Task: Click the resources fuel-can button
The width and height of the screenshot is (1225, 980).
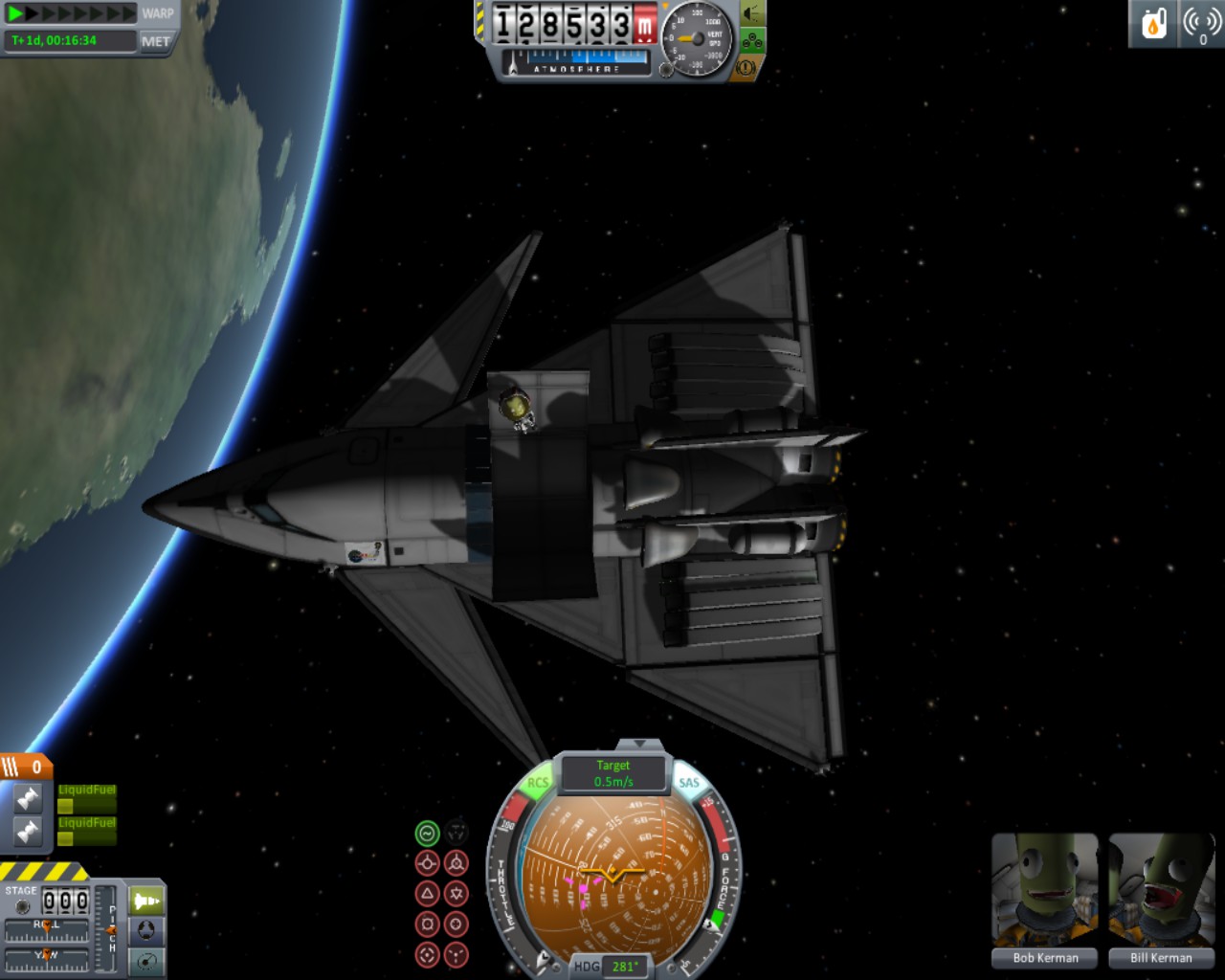Action: (1153, 23)
